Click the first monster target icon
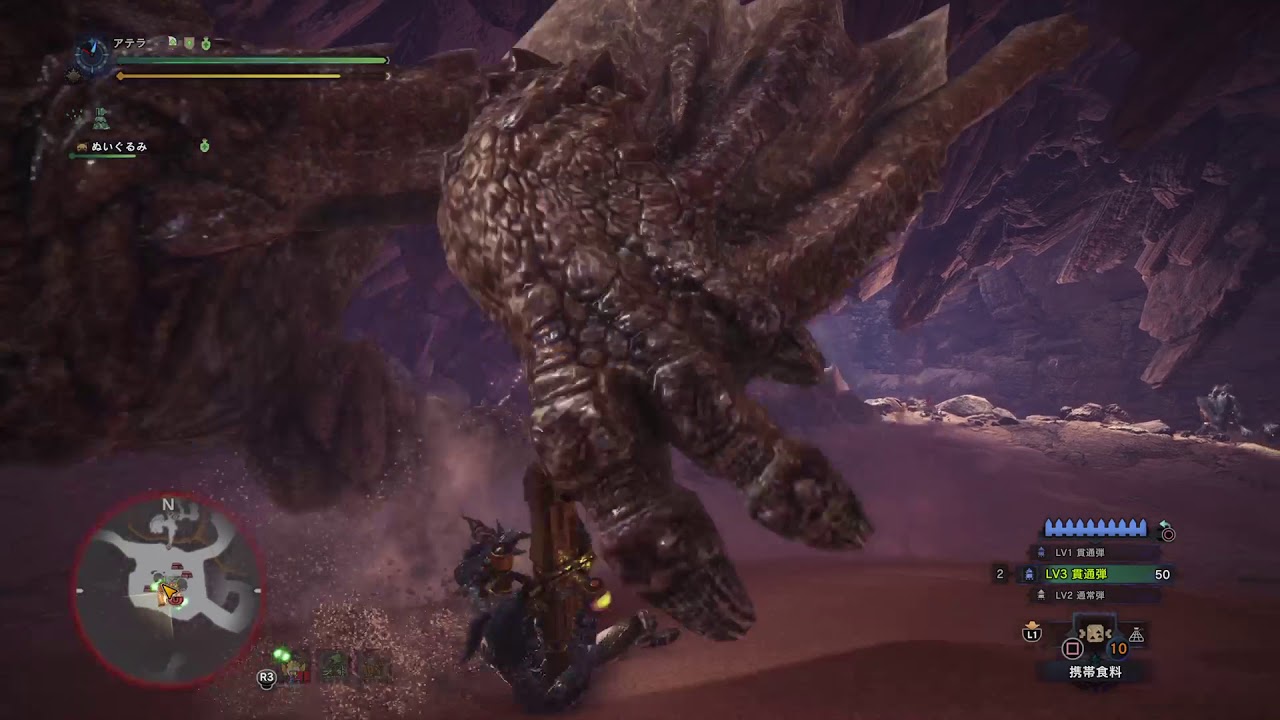Viewport: 1280px width, 720px height. point(296,668)
